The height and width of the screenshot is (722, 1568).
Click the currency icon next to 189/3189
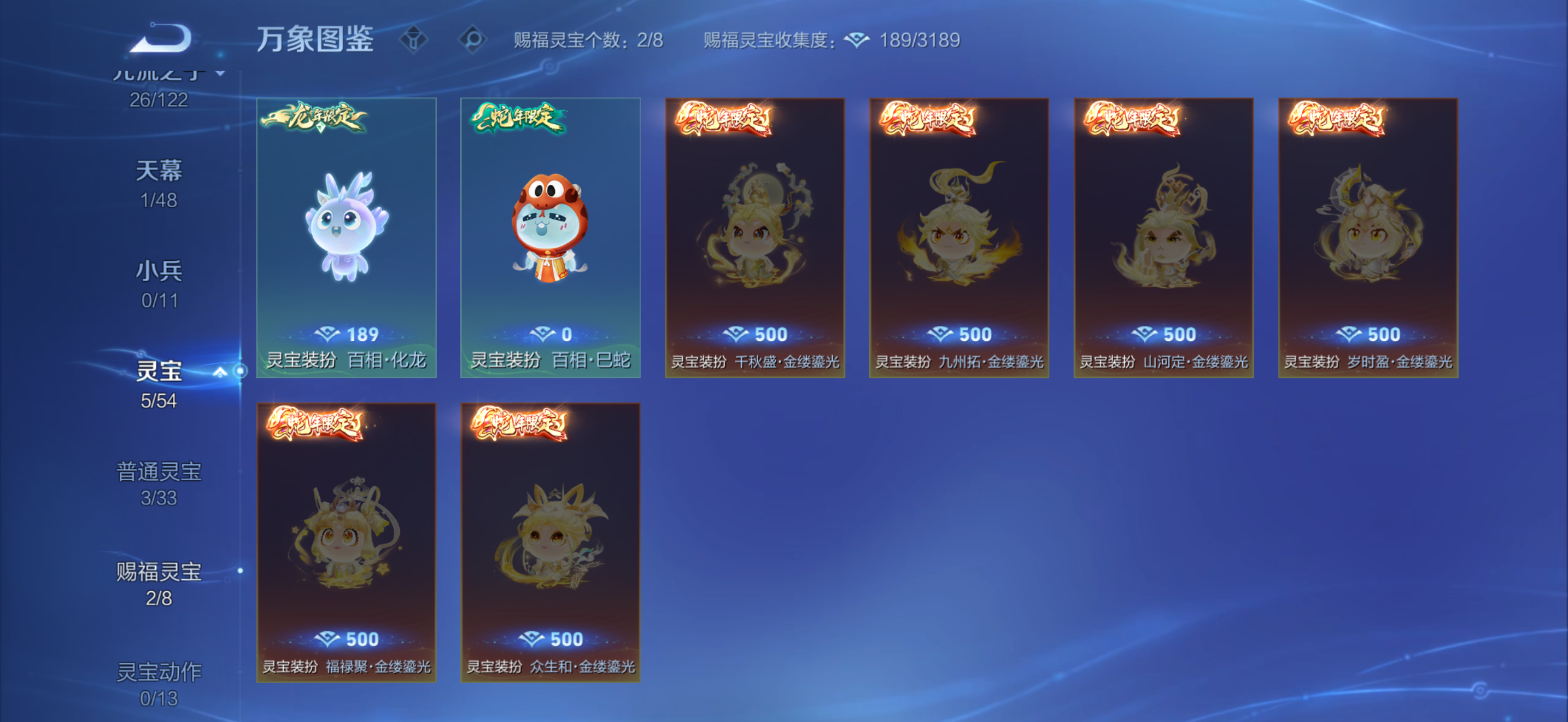(856, 39)
